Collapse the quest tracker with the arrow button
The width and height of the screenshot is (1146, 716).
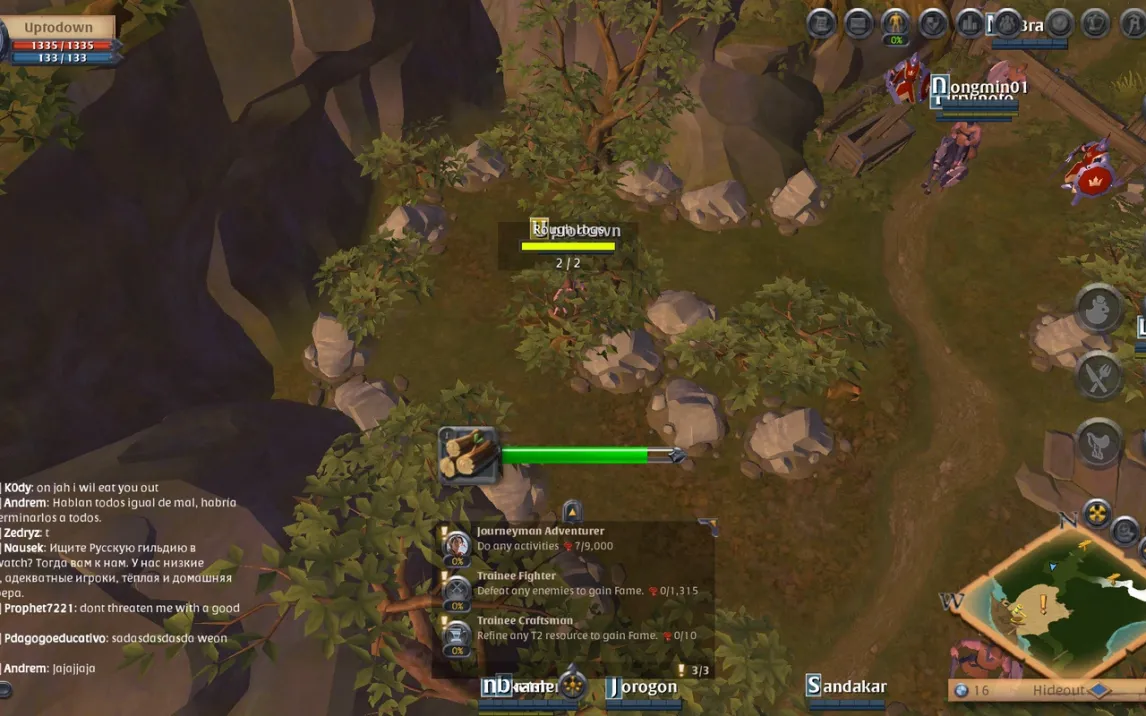(x=571, y=511)
